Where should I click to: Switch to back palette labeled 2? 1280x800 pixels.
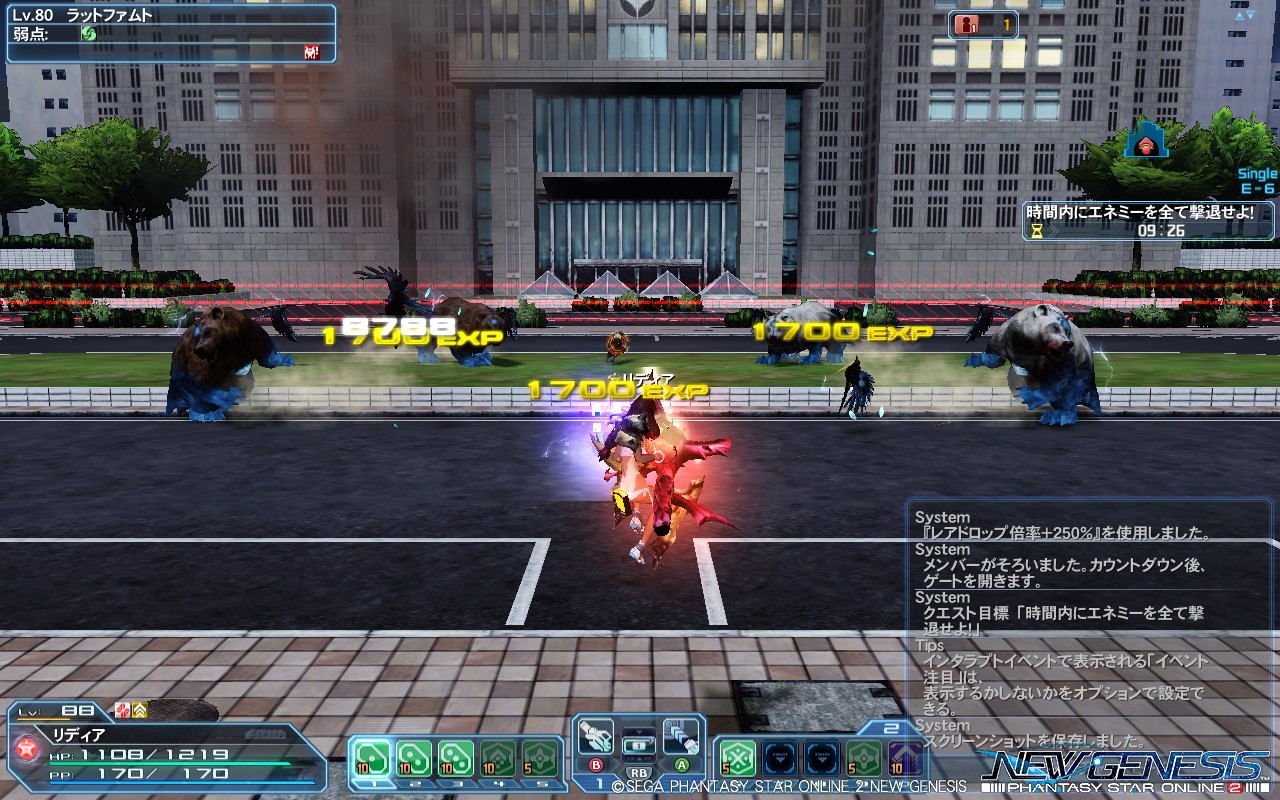[892, 726]
